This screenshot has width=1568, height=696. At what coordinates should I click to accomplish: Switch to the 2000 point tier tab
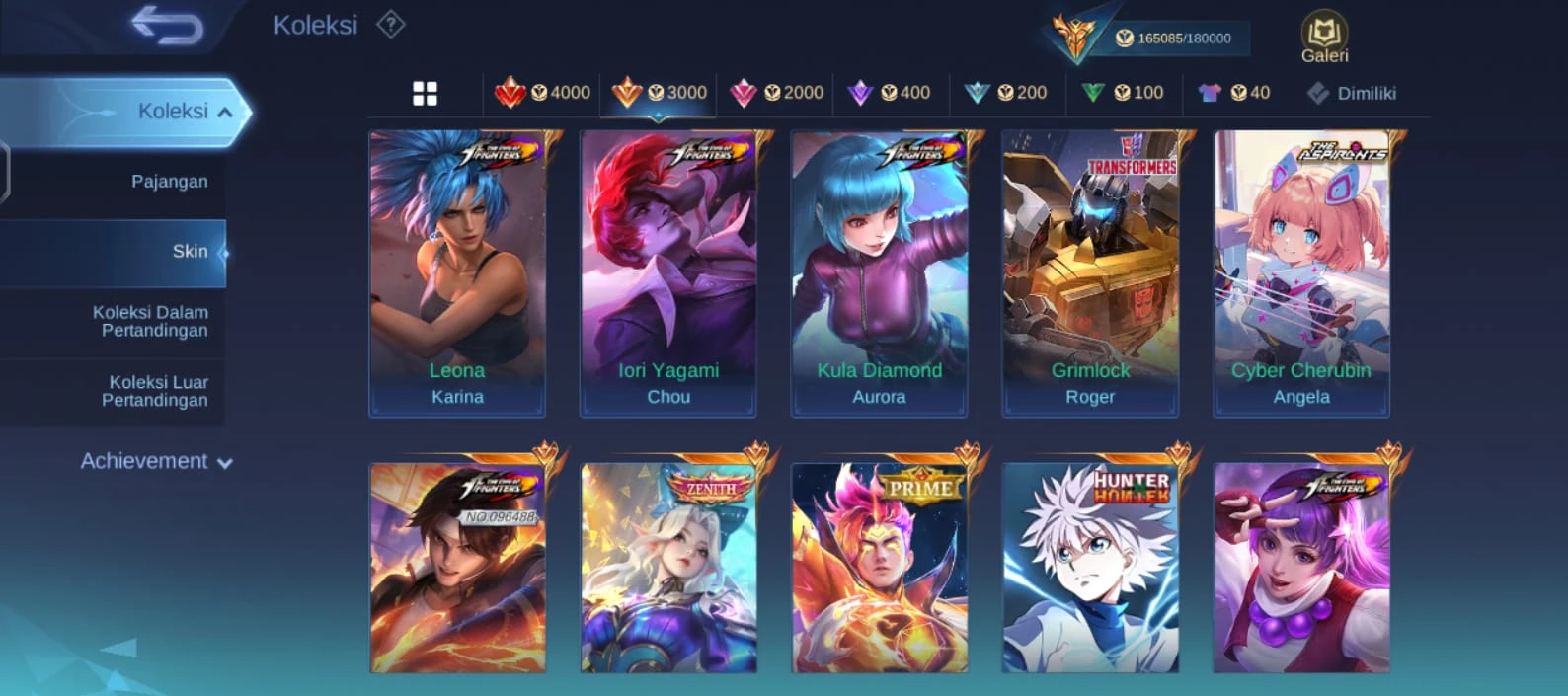tap(776, 93)
